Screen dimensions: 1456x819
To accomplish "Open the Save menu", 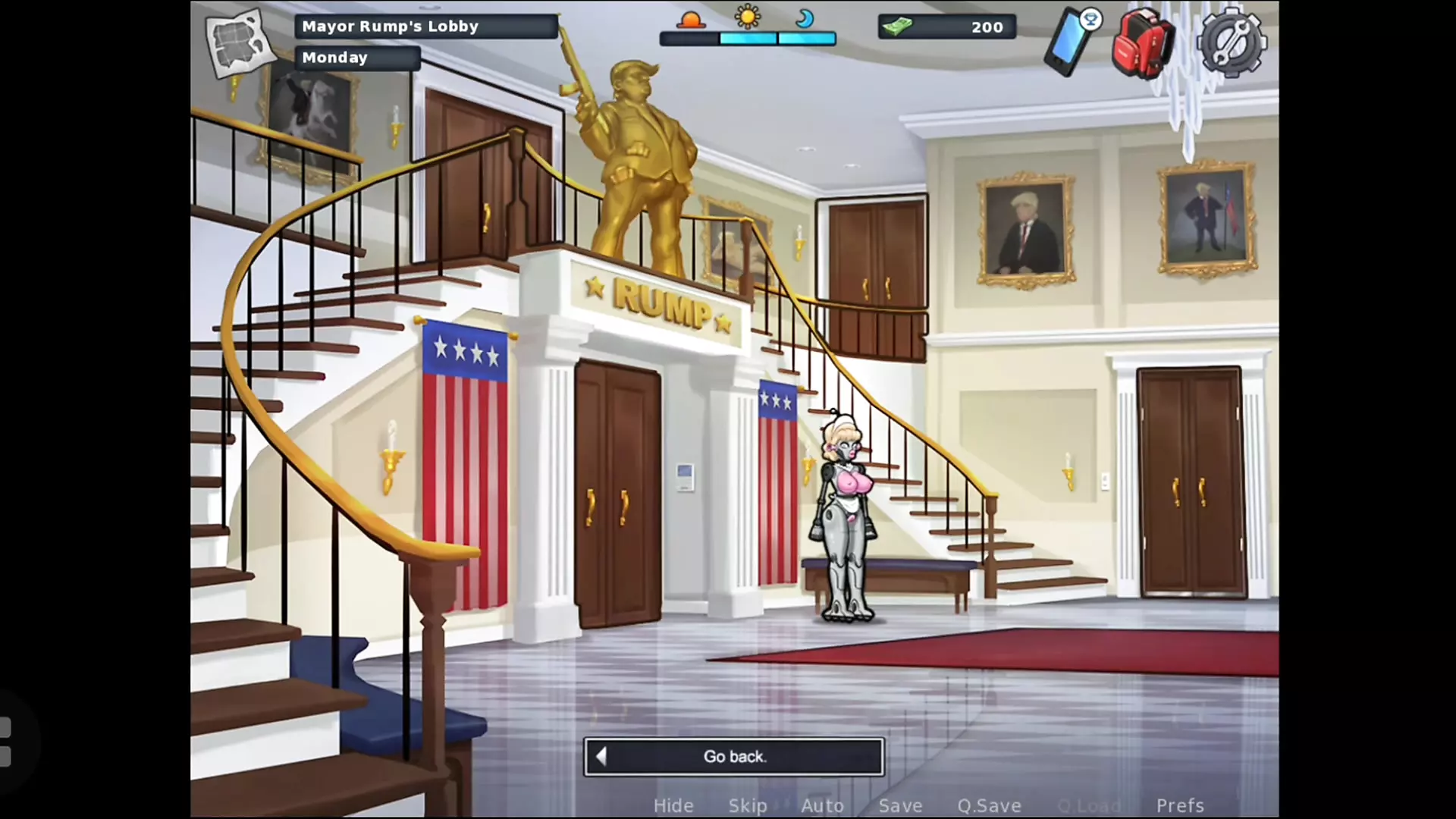I will [900, 805].
